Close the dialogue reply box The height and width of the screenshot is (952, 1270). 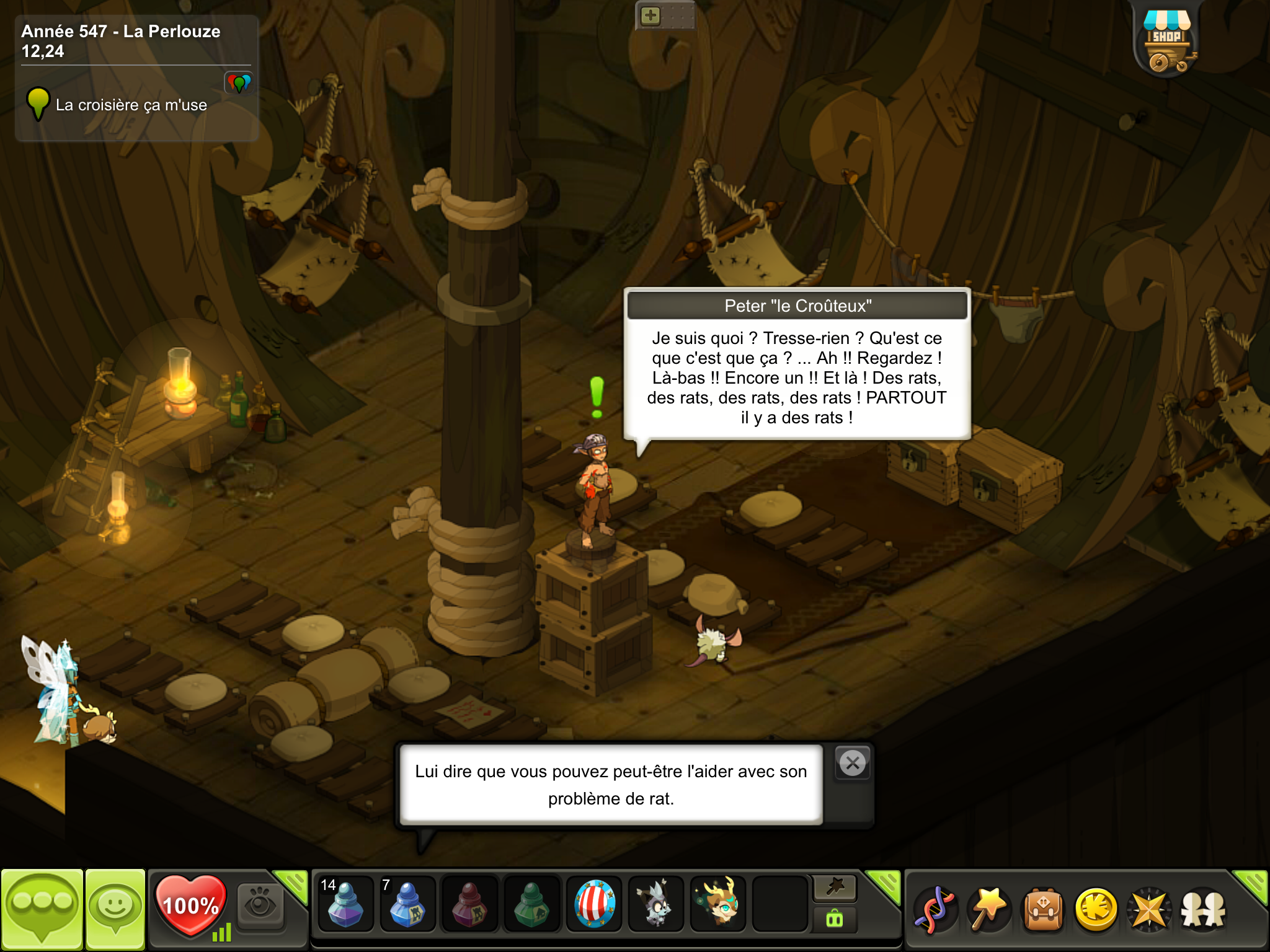(853, 763)
